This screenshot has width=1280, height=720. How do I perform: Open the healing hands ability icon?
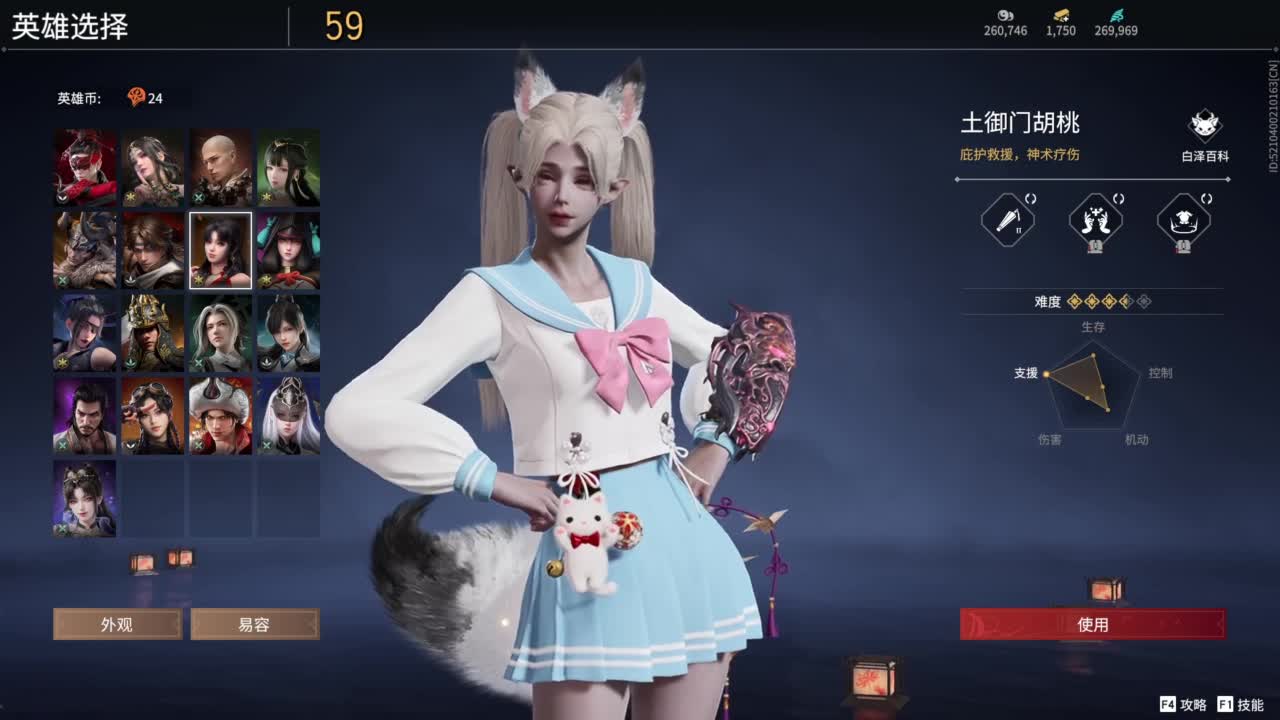coord(1096,218)
